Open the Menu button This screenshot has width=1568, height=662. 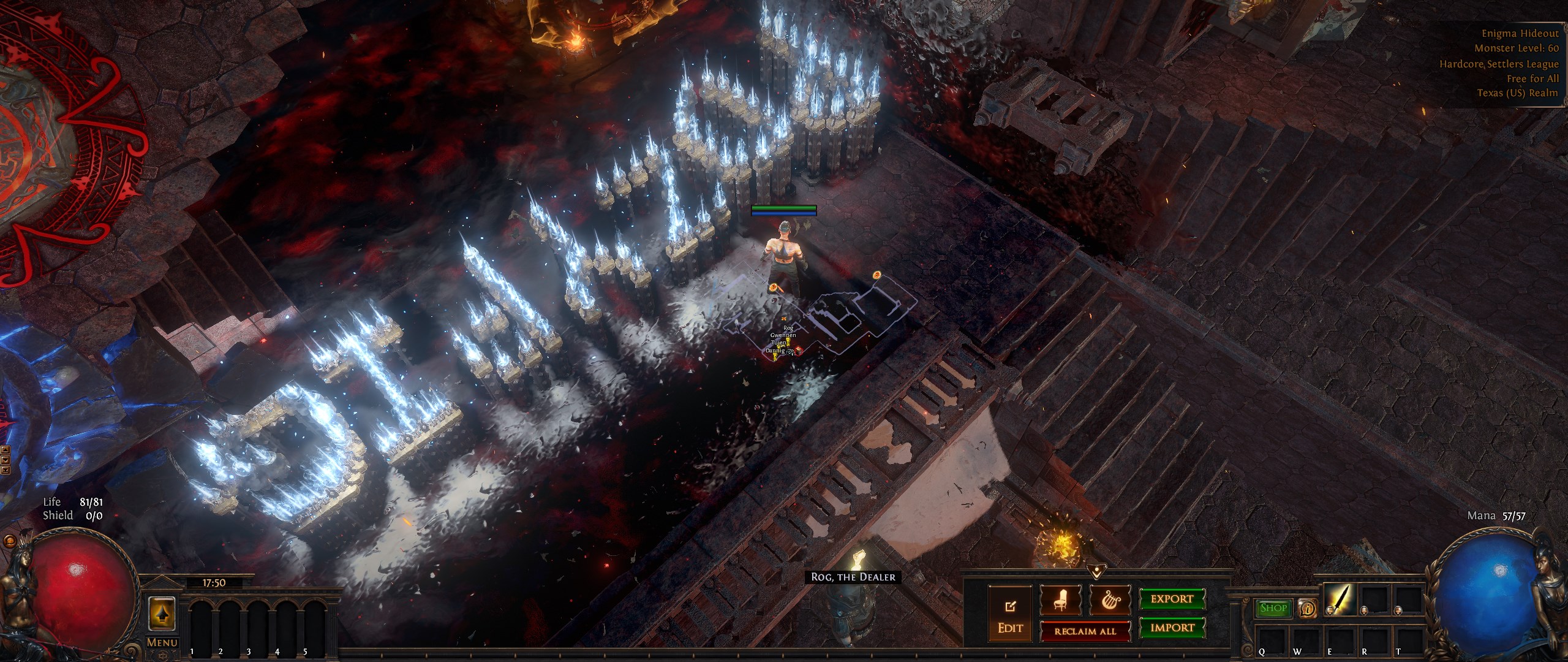(x=162, y=643)
